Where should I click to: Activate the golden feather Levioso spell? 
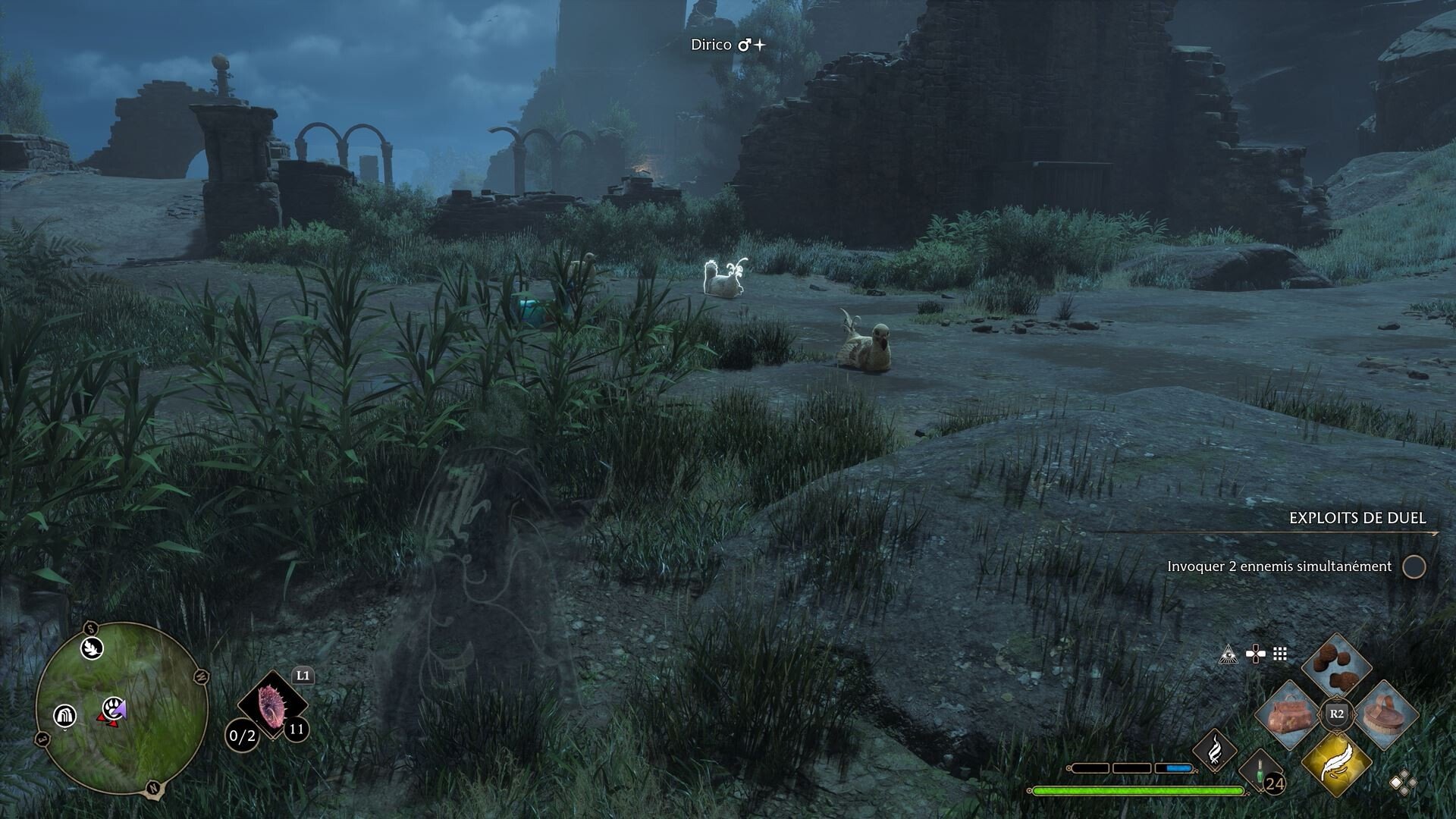tap(1336, 764)
